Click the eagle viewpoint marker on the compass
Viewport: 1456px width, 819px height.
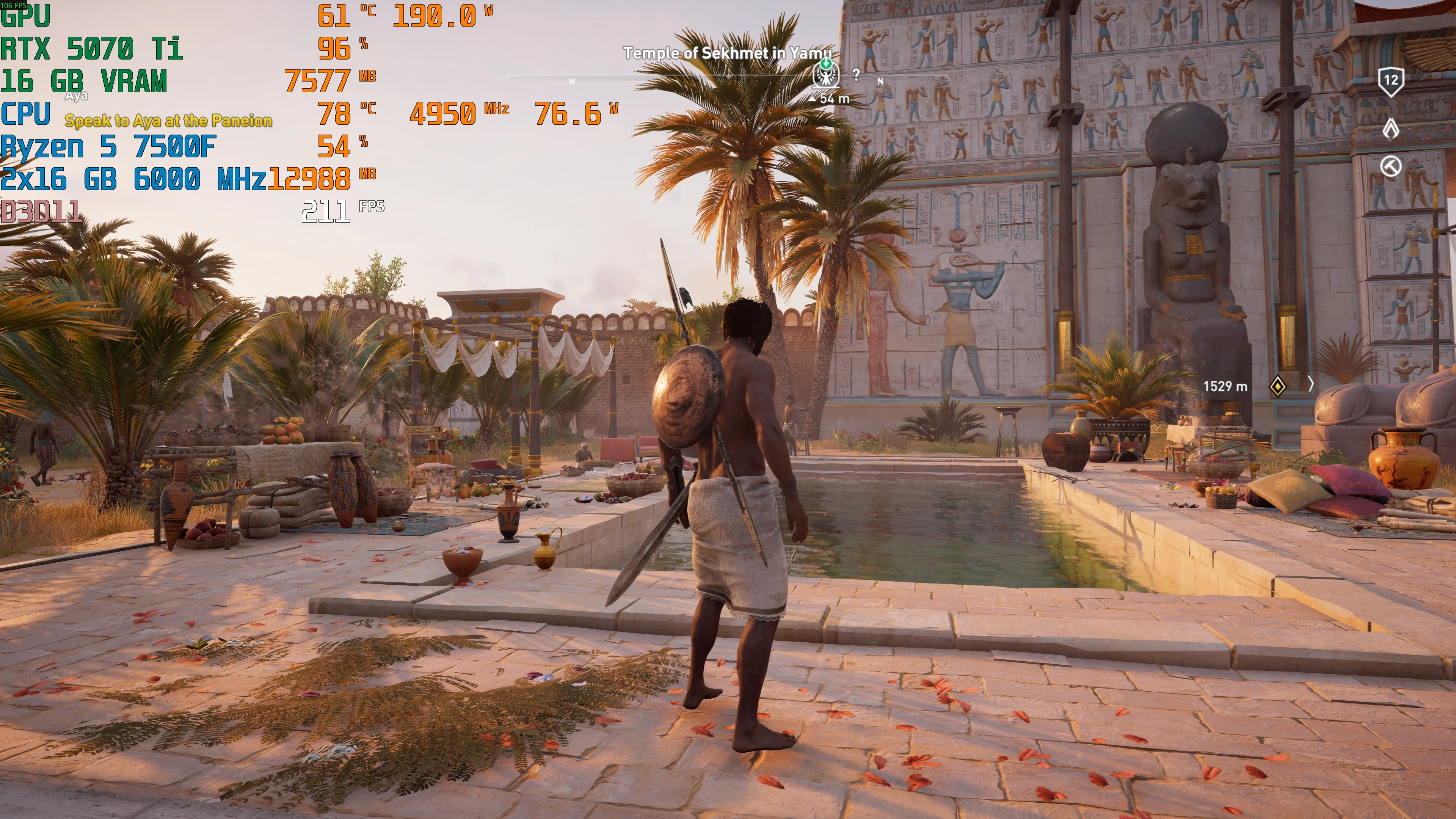click(x=826, y=74)
